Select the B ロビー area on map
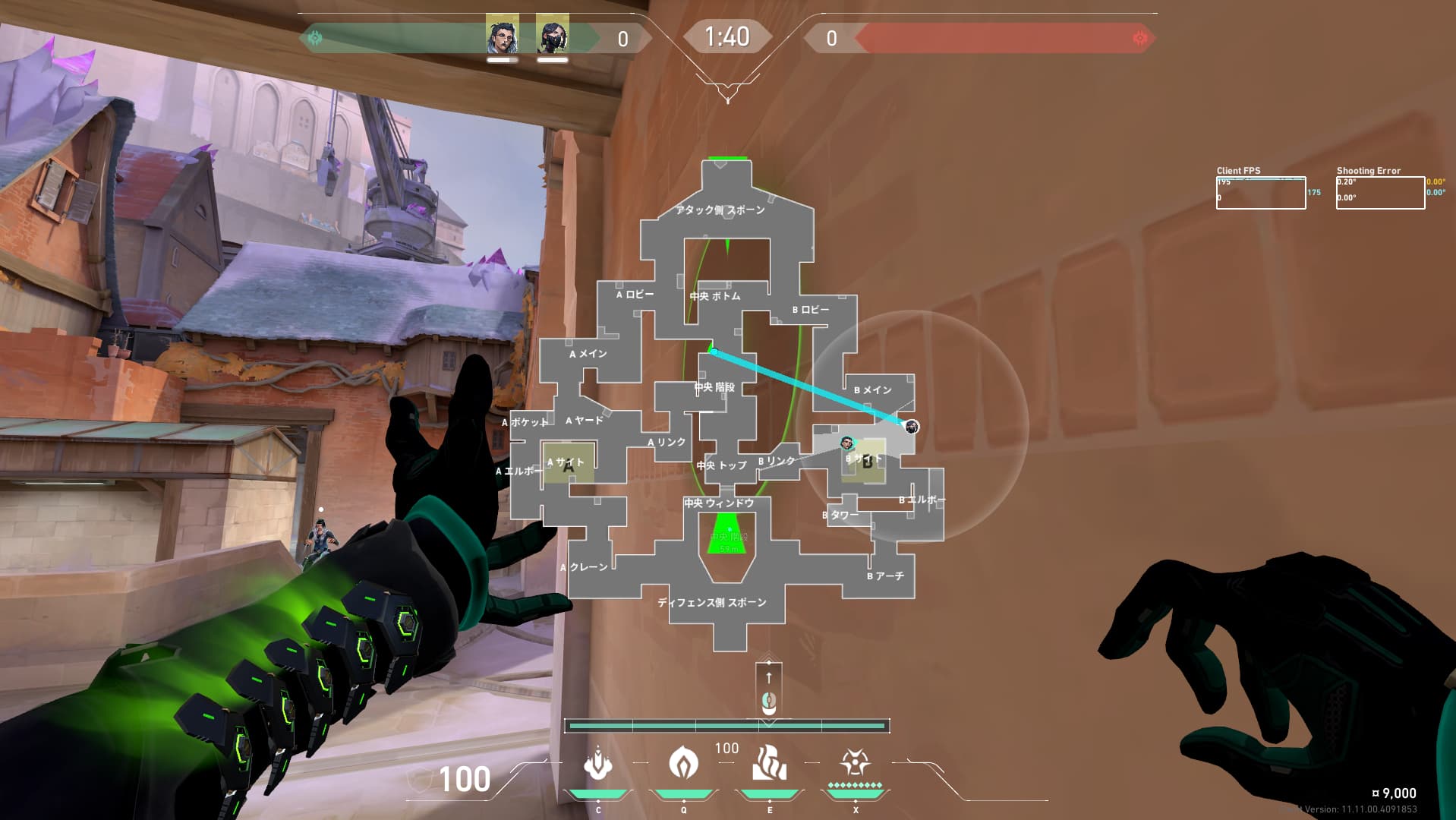 (x=811, y=310)
